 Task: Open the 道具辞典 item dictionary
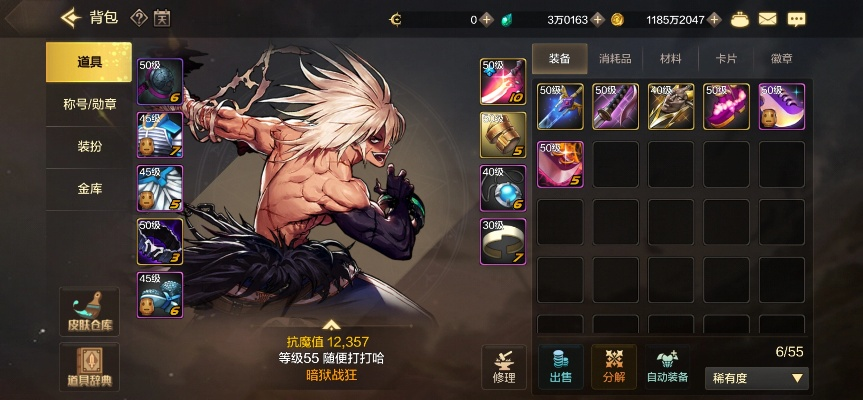[89, 367]
